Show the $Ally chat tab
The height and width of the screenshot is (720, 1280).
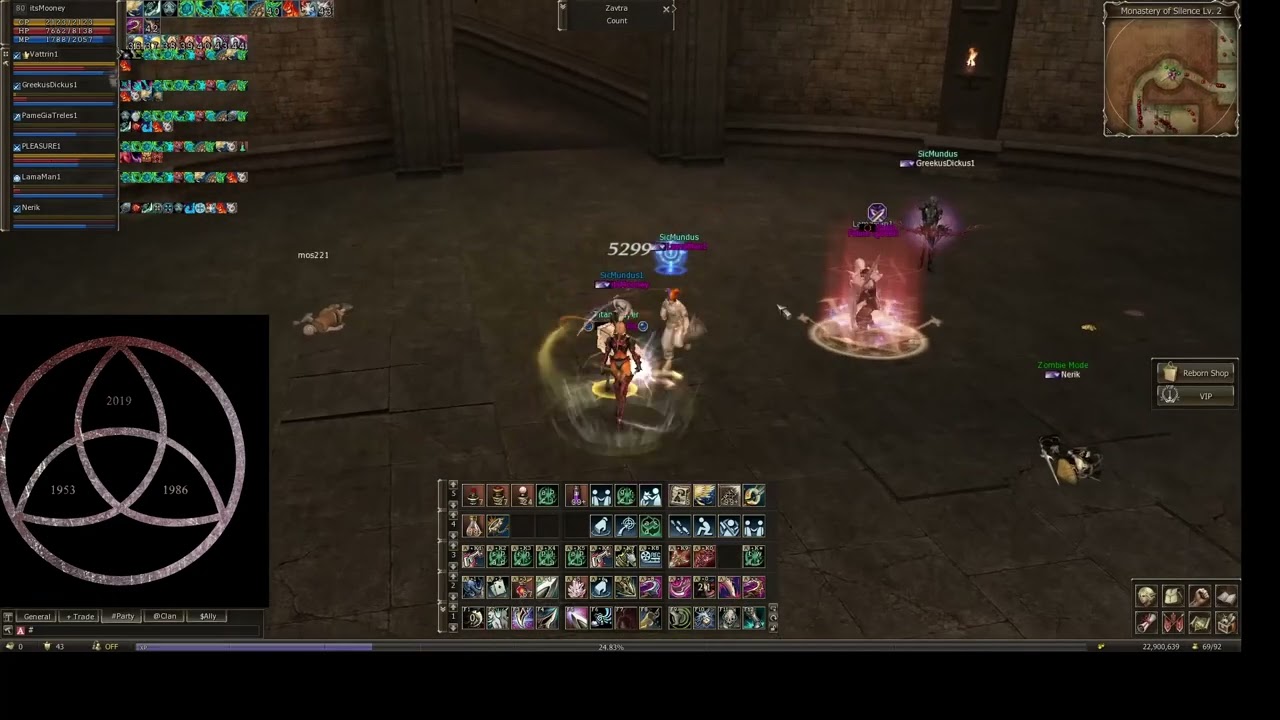(x=207, y=616)
